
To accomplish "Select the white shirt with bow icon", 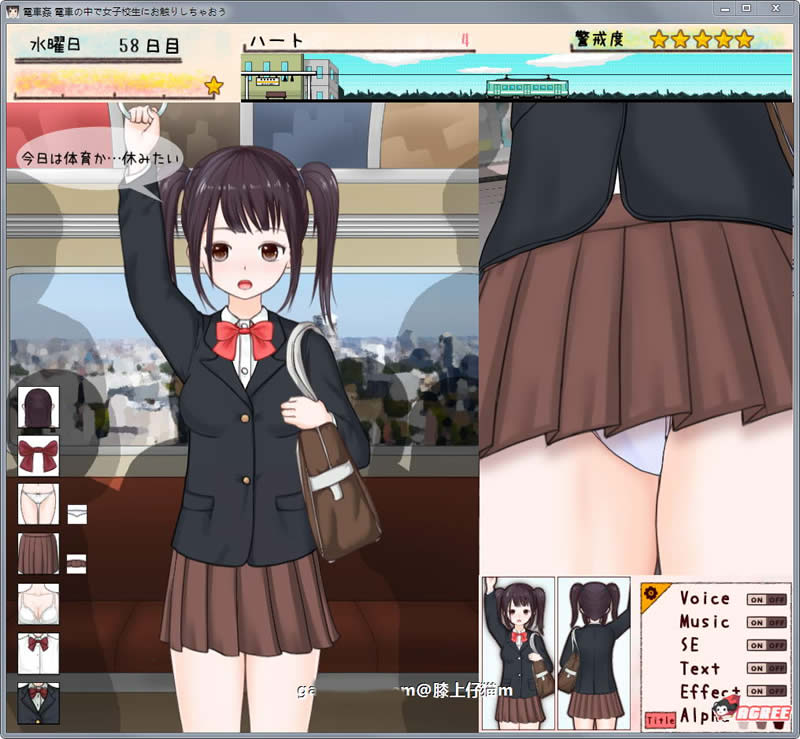I will pyautogui.click(x=39, y=652).
